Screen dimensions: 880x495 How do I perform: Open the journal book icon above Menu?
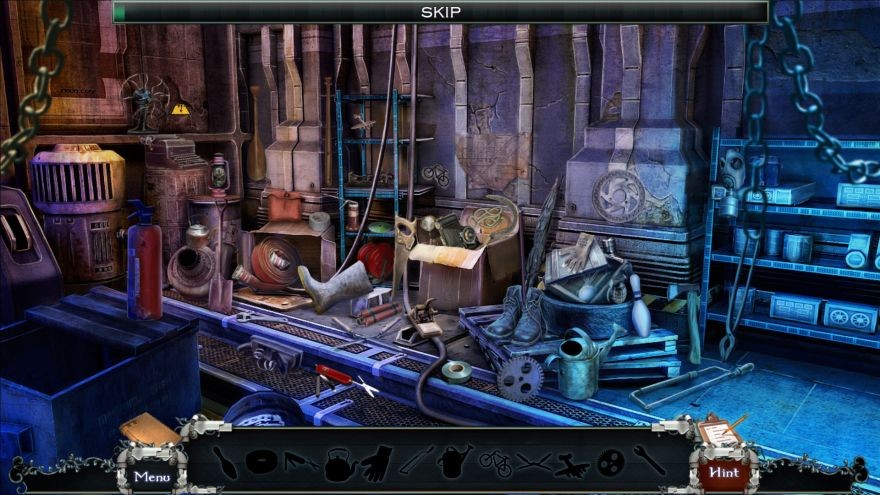tap(149, 429)
